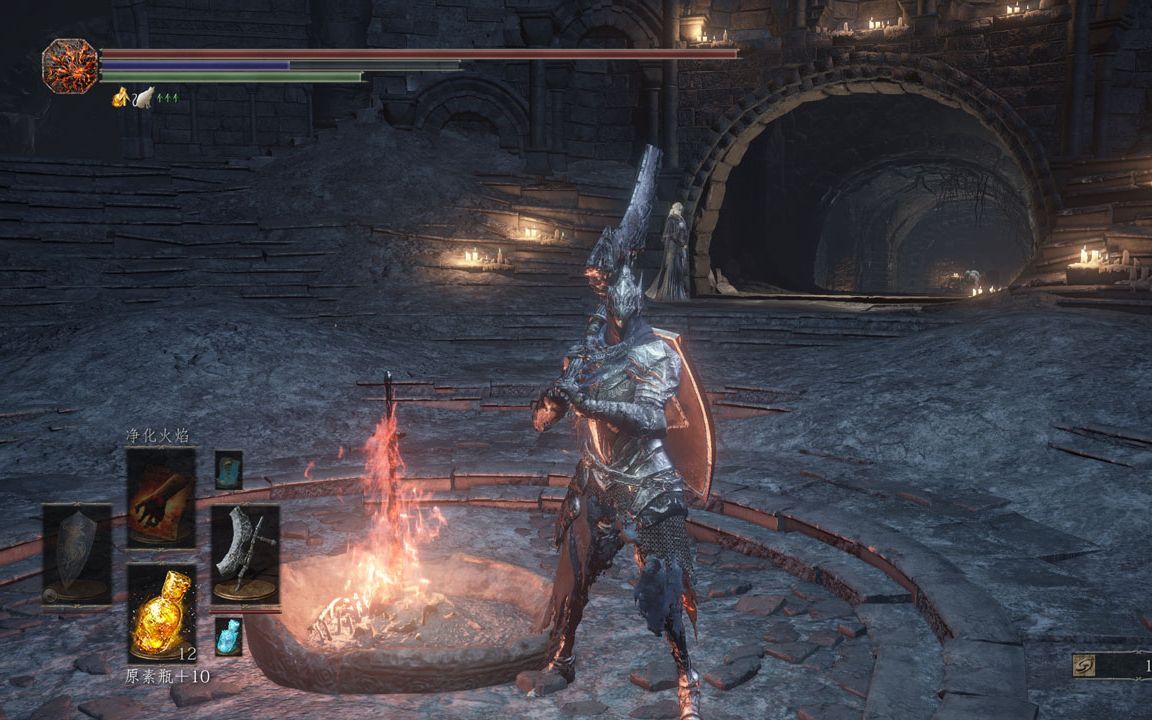The width and height of the screenshot is (1152, 720).
Task: Click the ember covenant emblem icon
Action: click(x=70, y=66)
